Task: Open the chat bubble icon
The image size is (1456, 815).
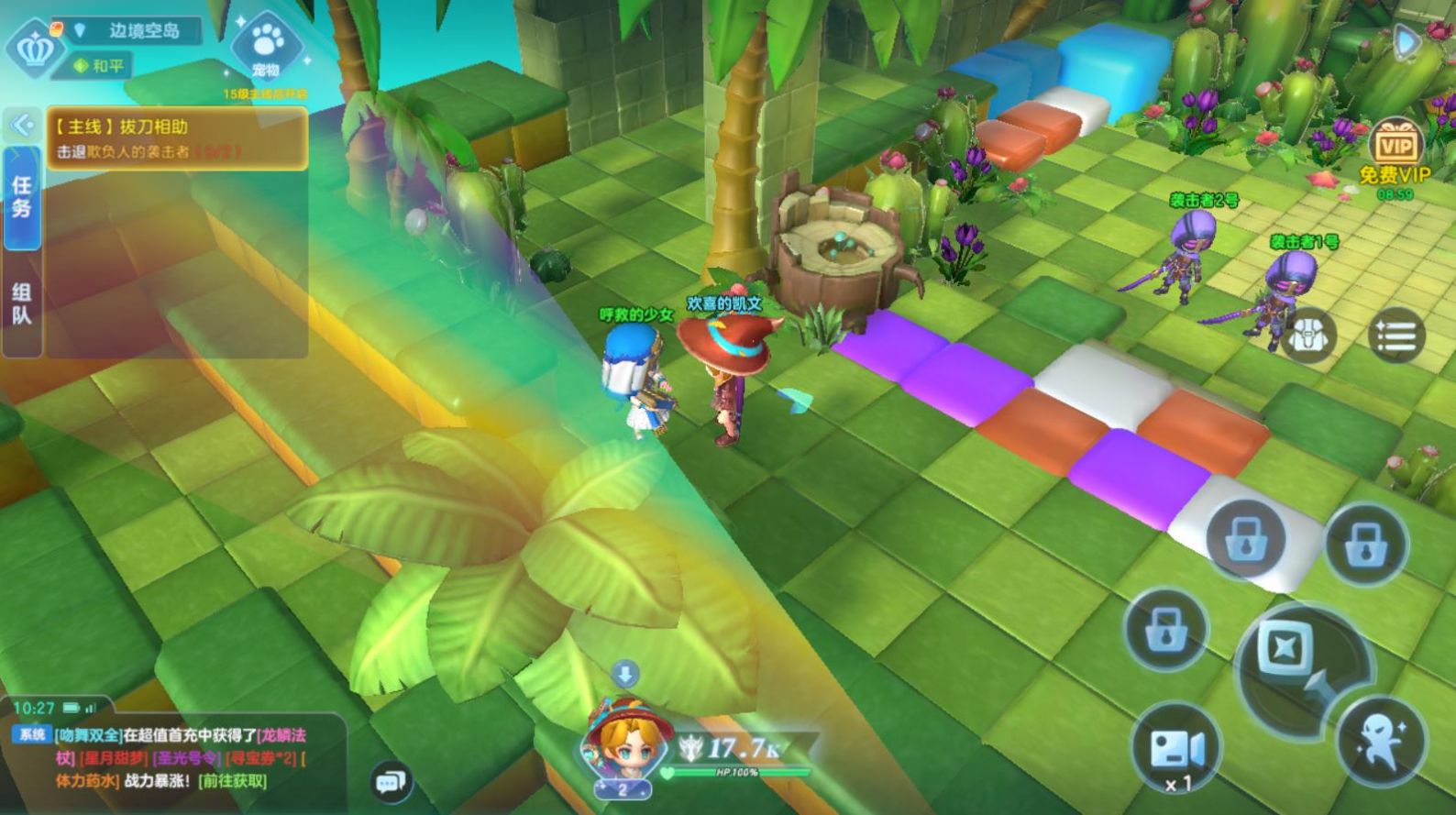Action: (x=391, y=782)
